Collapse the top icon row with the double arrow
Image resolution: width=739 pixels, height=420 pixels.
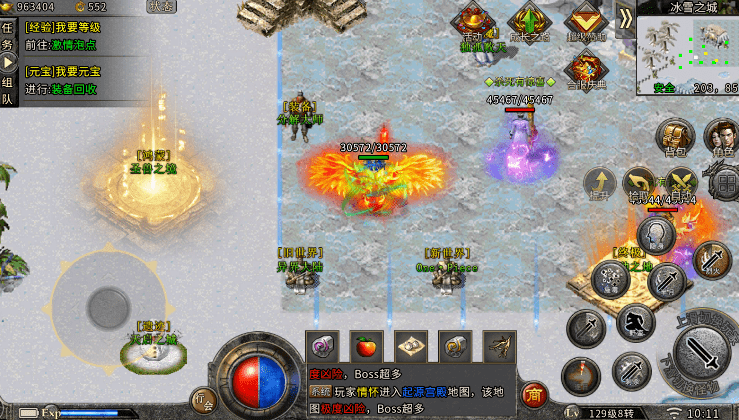point(625,18)
